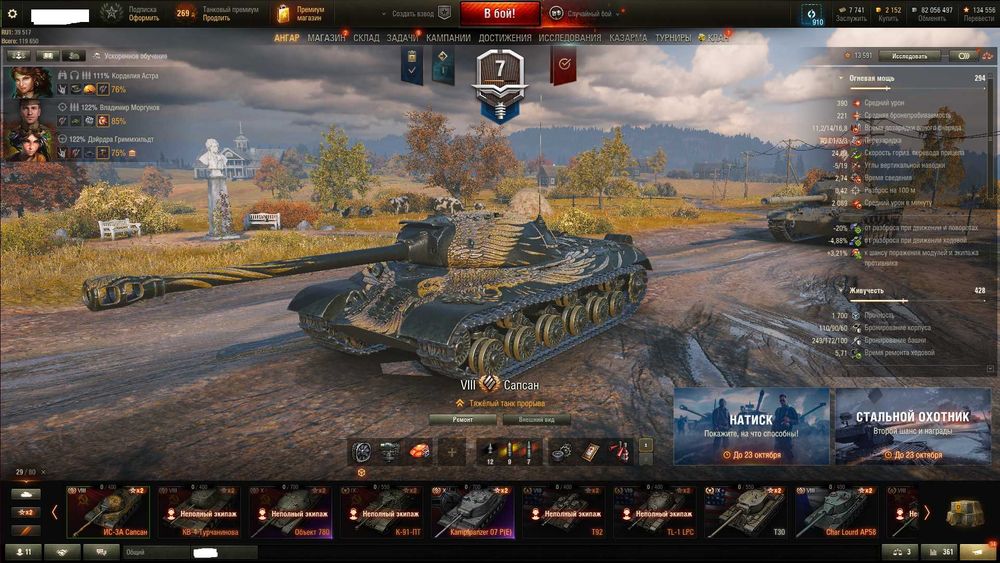The height and width of the screenshot is (563, 1000).
Task: Click Создать взвод to create a platoon
Action: (409, 14)
